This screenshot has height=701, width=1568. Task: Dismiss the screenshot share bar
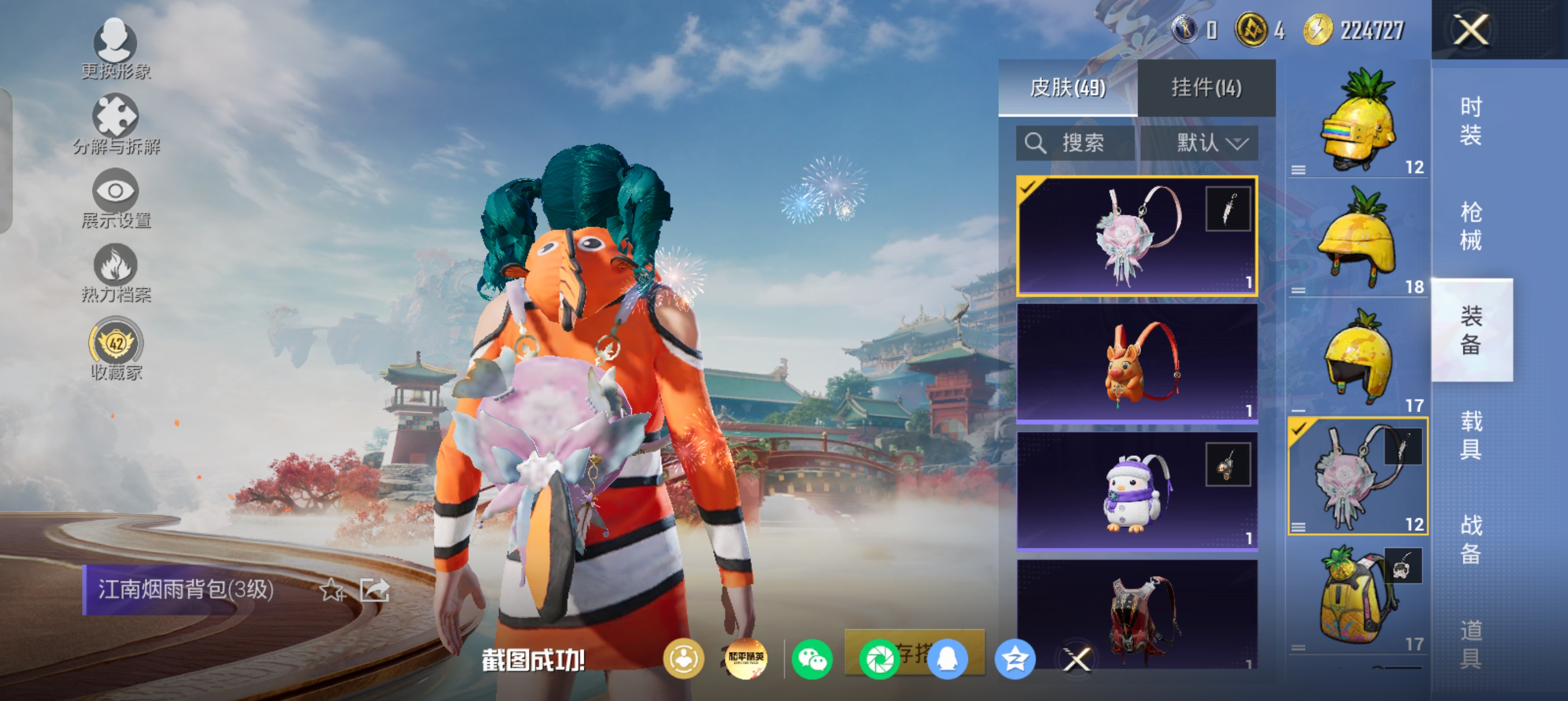[x=1076, y=659]
